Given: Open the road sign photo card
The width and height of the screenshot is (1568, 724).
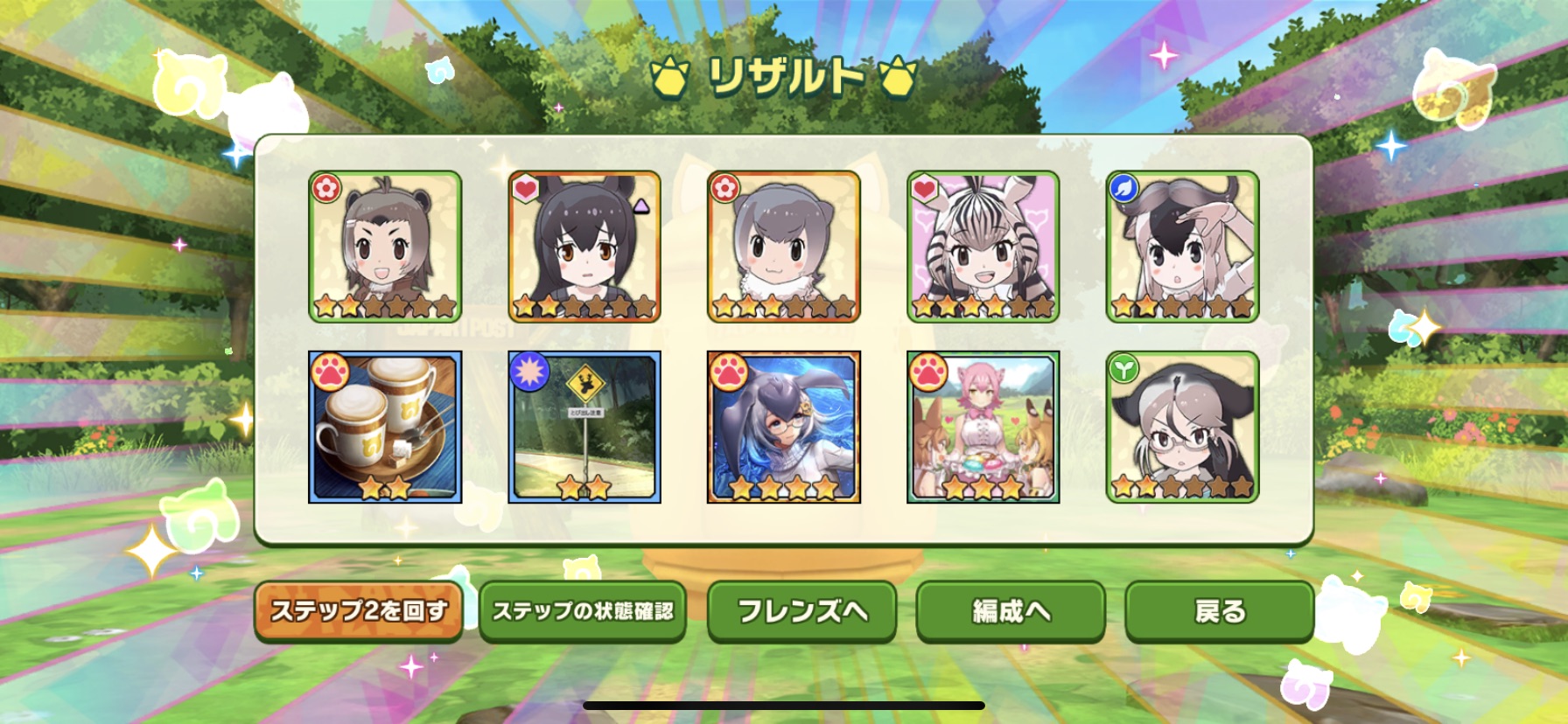Looking at the screenshot, I should tap(584, 428).
